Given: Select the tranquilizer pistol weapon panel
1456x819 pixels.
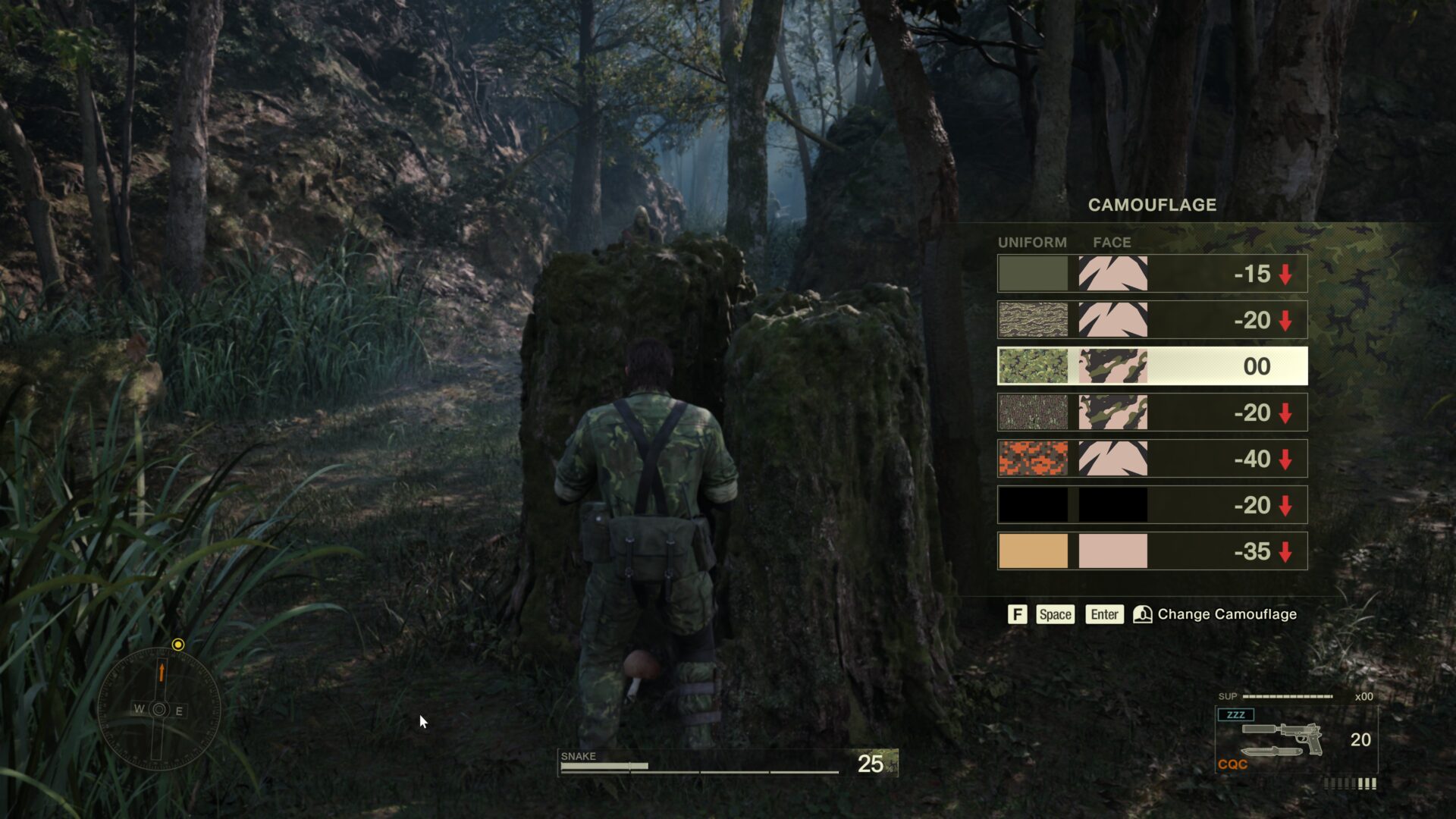Looking at the screenshot, I should (x=1295, y=739).
